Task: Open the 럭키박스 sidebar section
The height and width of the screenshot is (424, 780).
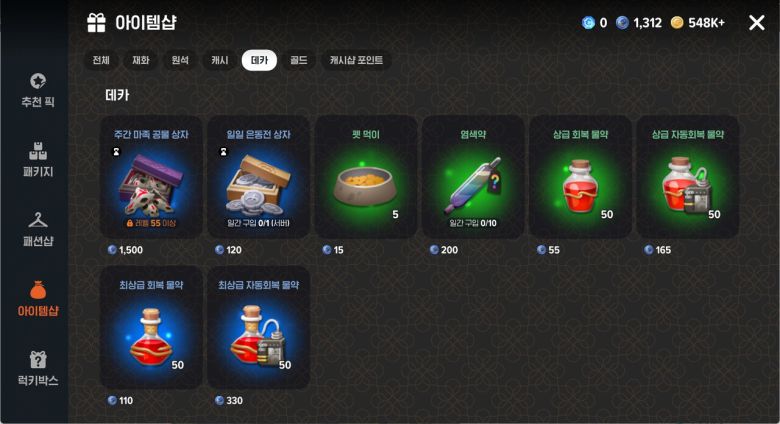Action: click(37, 367)
